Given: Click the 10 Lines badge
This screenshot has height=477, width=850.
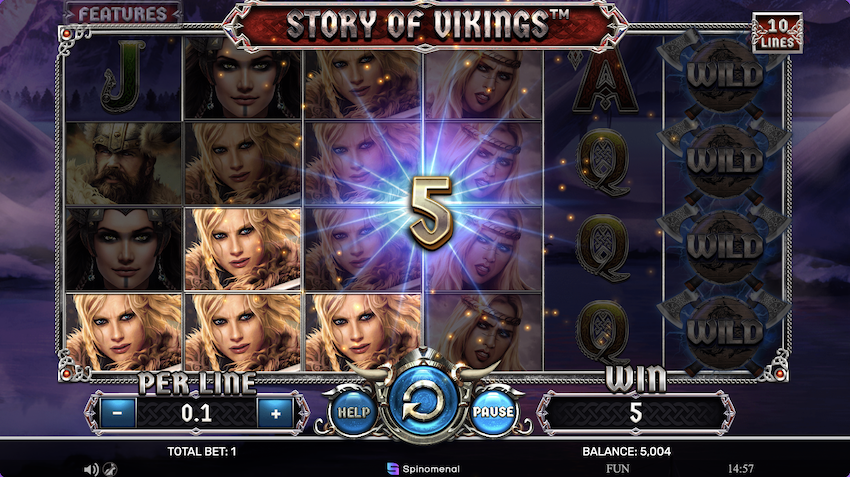Looking at the screenshot, I should [x=777, y=34].
